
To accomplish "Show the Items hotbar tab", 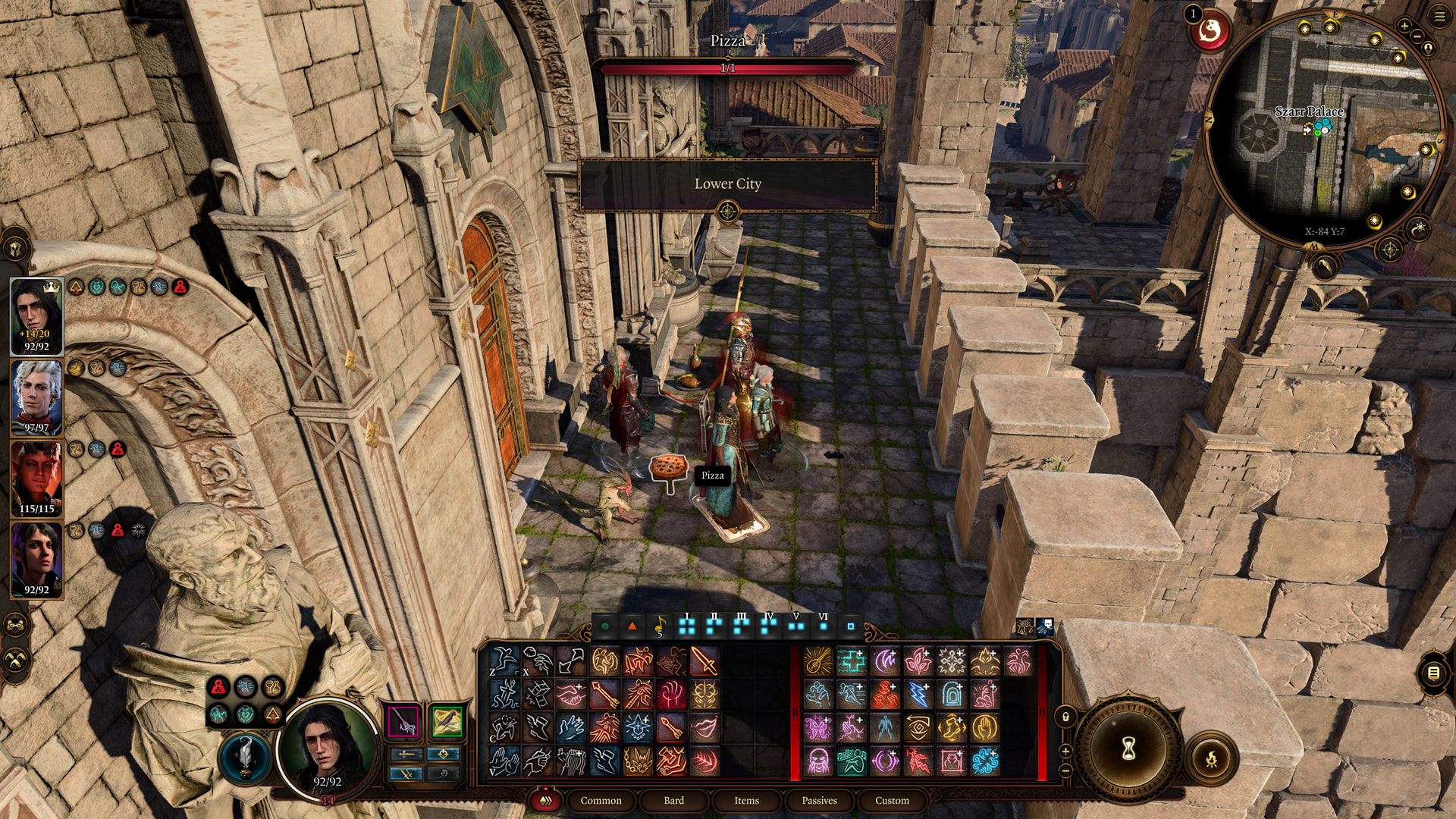I will (x=746, y=800).
